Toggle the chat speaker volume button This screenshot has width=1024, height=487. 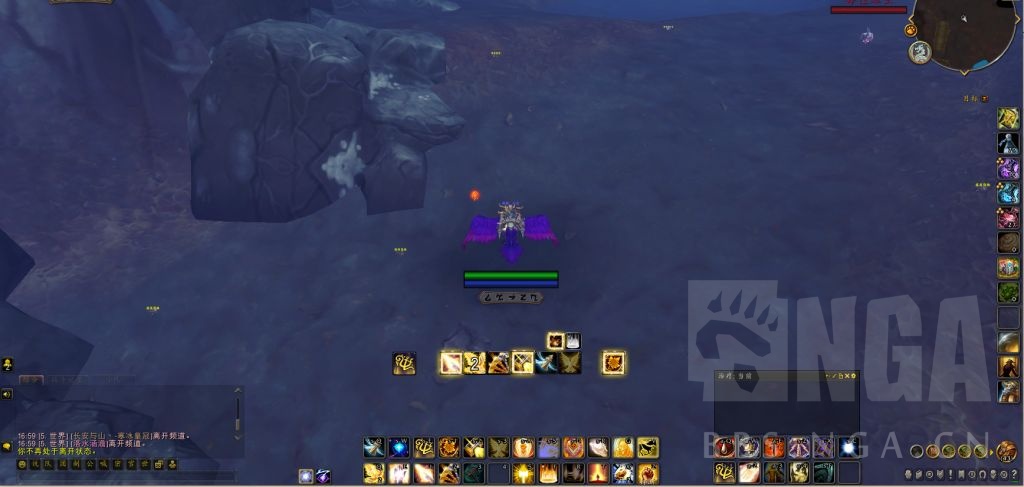point(7,394)
